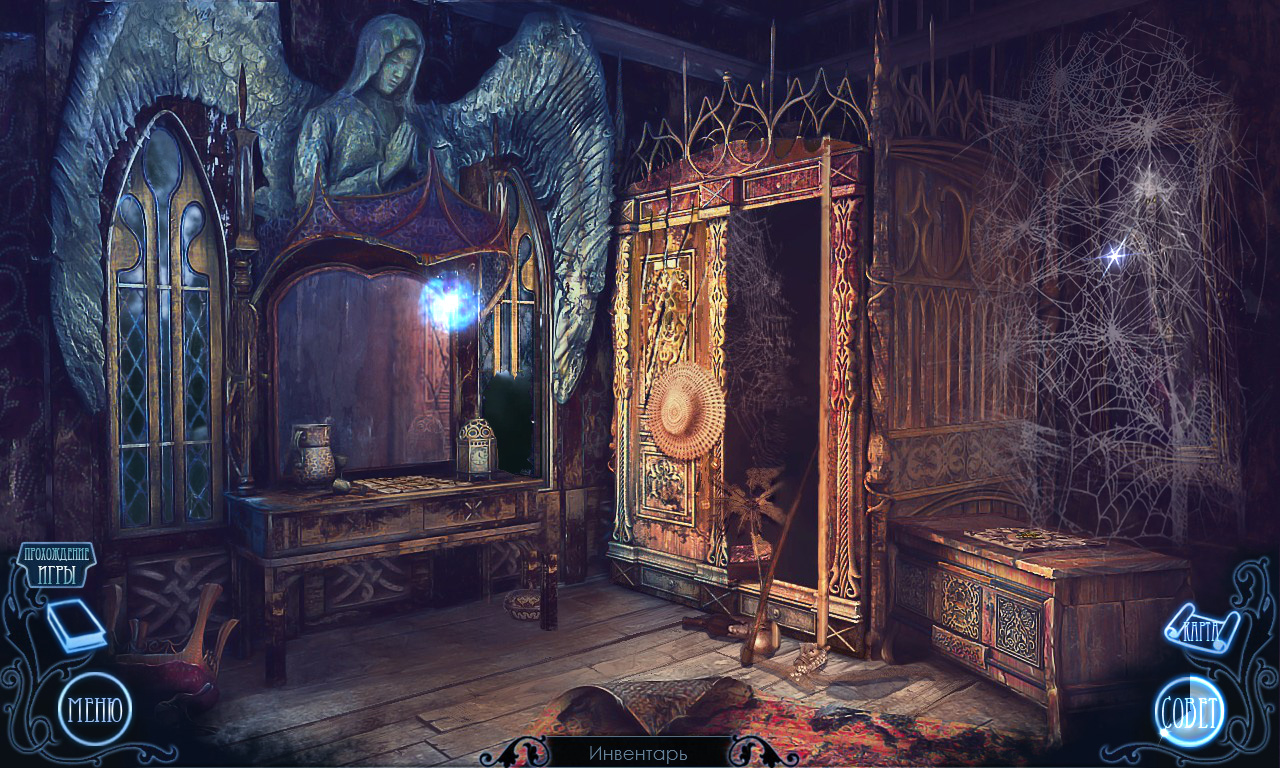Open the blue journal book
Viewport: 1280px width, 768px height.
77,628
